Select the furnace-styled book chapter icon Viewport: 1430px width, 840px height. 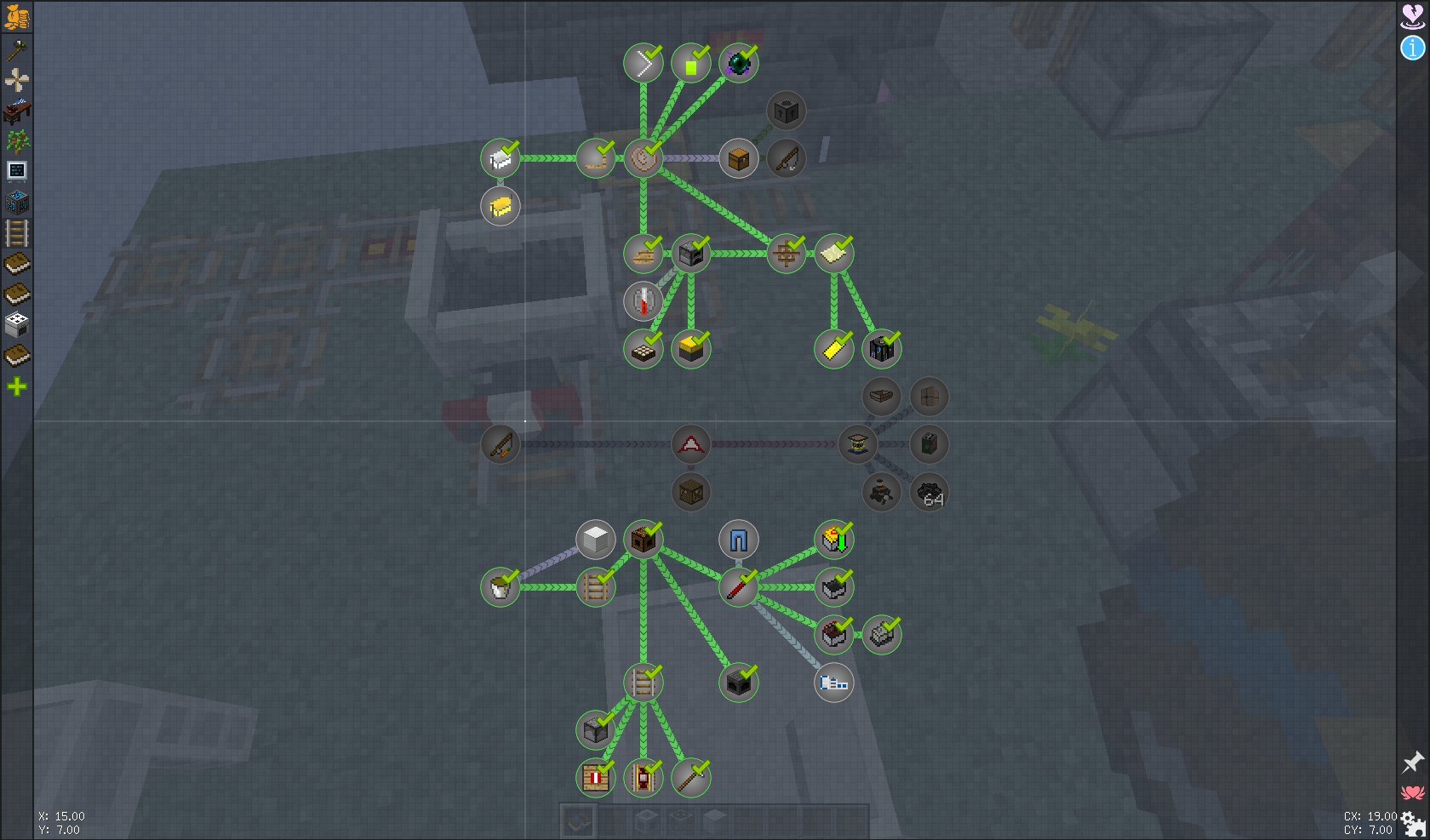click(x=18, y=324)
